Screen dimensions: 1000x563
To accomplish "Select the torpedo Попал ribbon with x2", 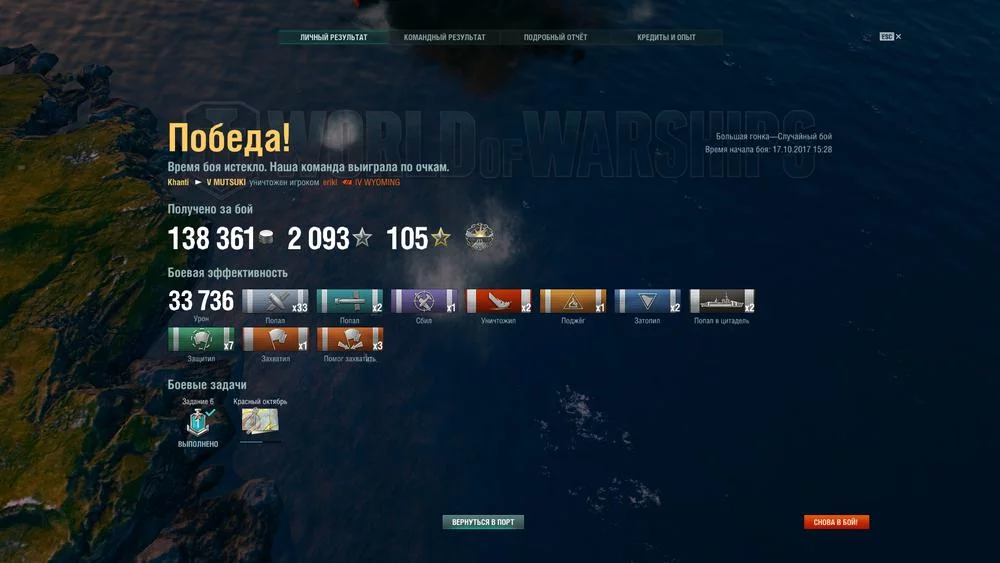I will click(x=350, y=302).
